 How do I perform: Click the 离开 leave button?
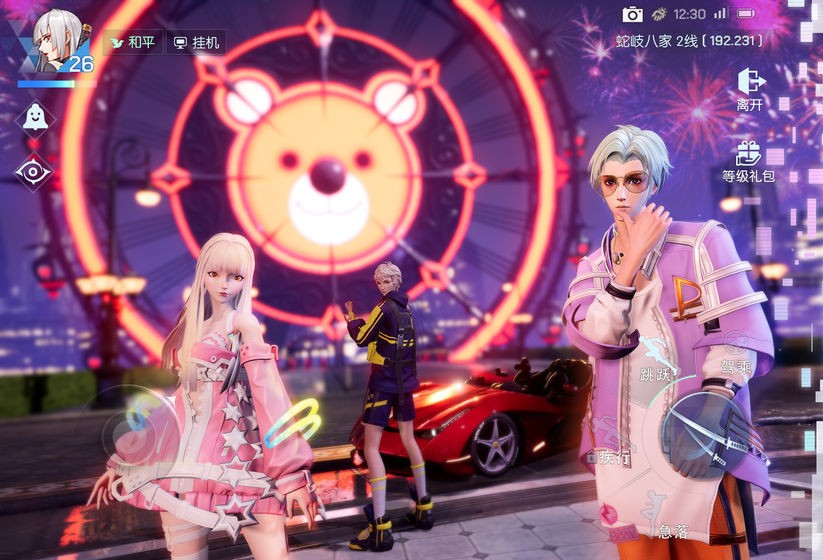point(749,88)
